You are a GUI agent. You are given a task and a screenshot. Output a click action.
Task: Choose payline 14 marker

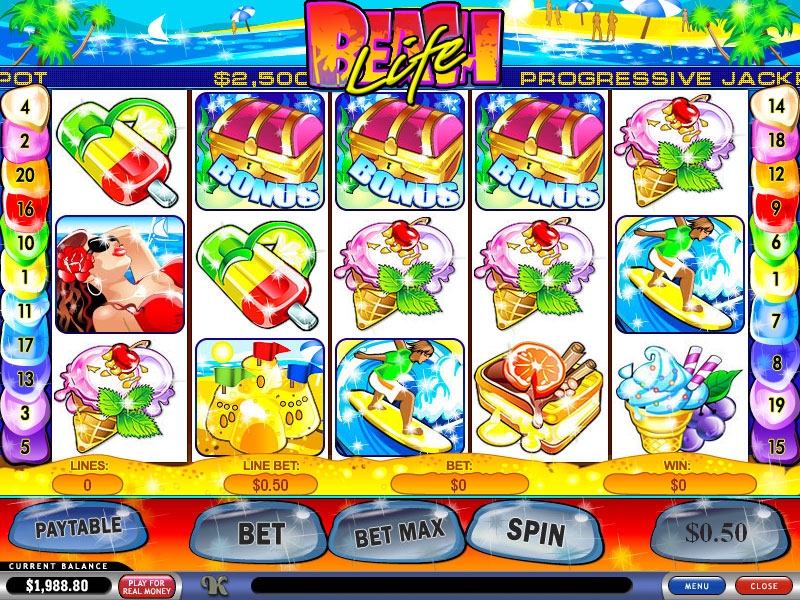(x=776, y=104)
